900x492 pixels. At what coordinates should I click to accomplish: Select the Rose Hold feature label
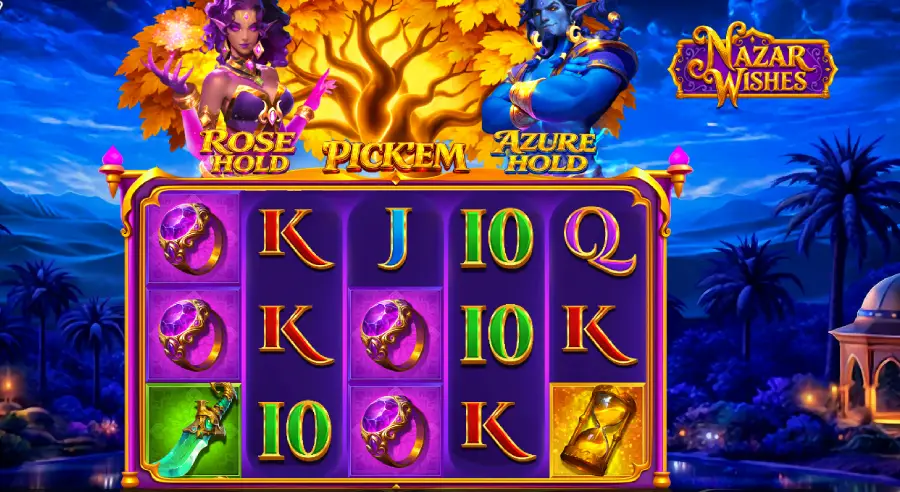coord(247,150)
